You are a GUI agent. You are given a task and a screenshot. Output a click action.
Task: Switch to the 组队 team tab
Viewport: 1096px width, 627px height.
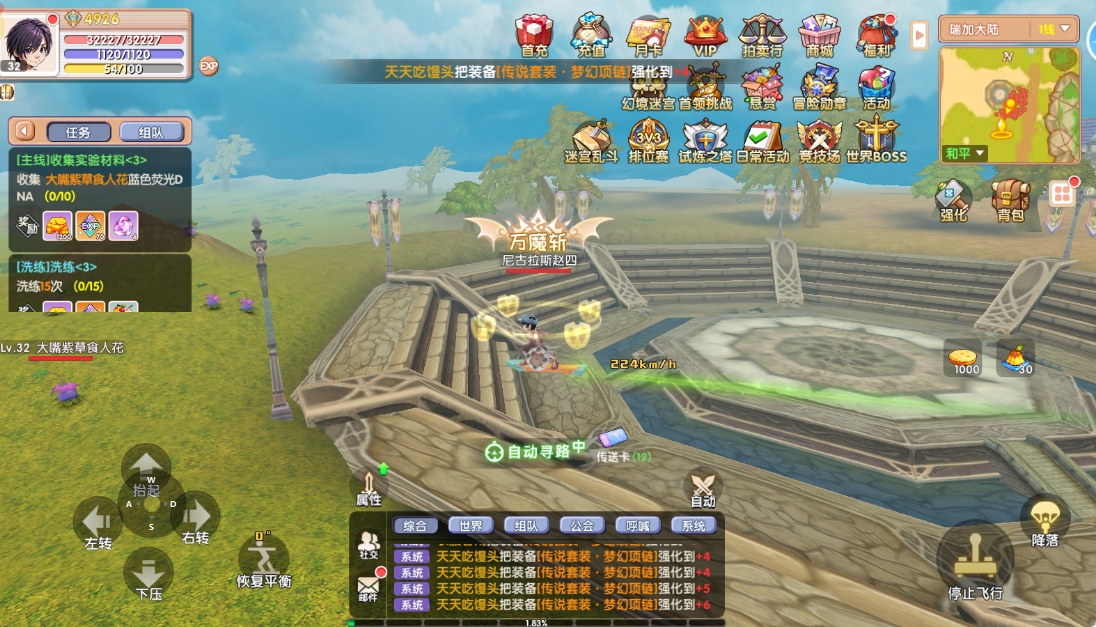pos(151,132)
